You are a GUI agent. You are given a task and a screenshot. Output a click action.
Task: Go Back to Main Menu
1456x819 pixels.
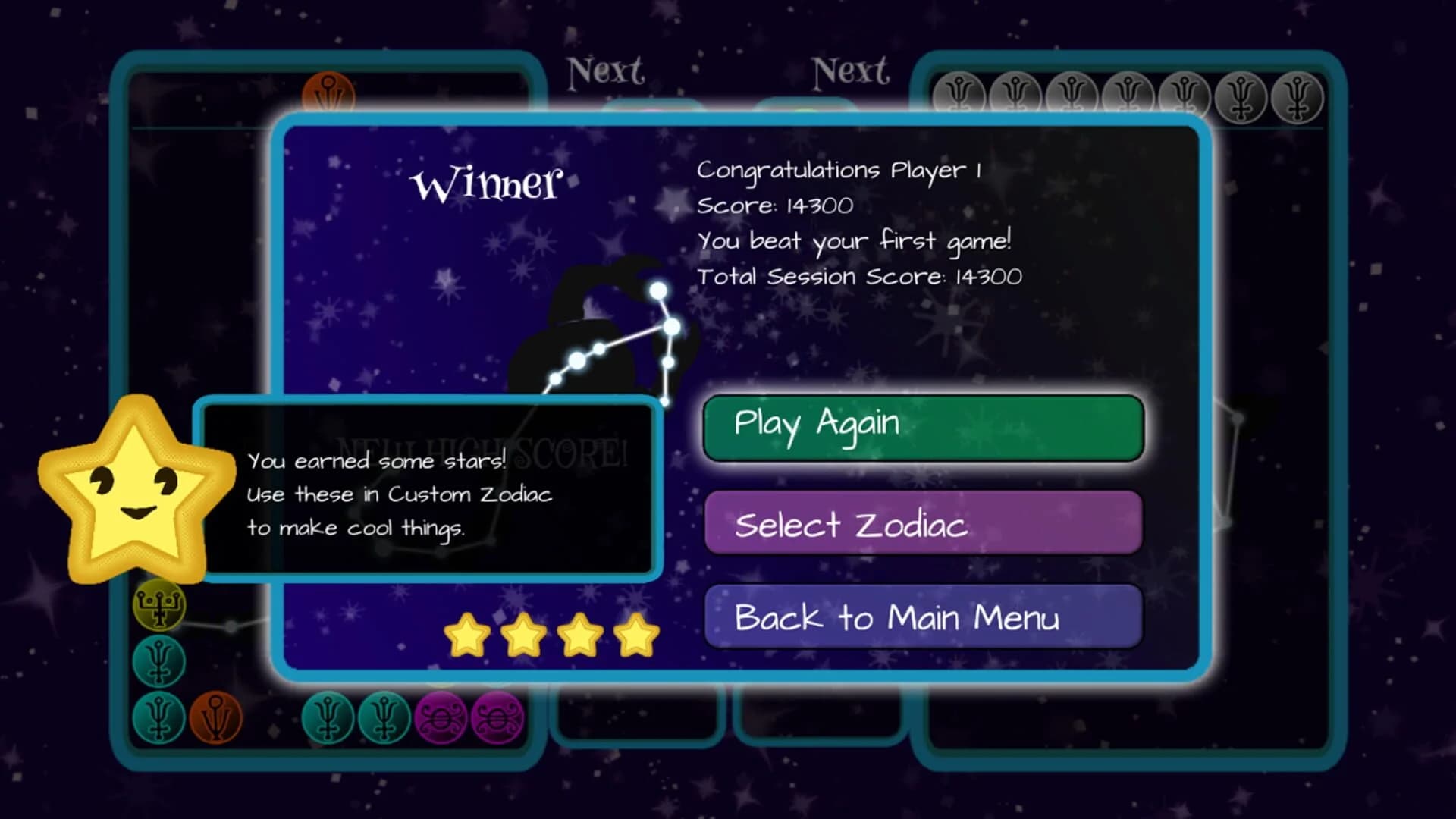click(922, 618)
